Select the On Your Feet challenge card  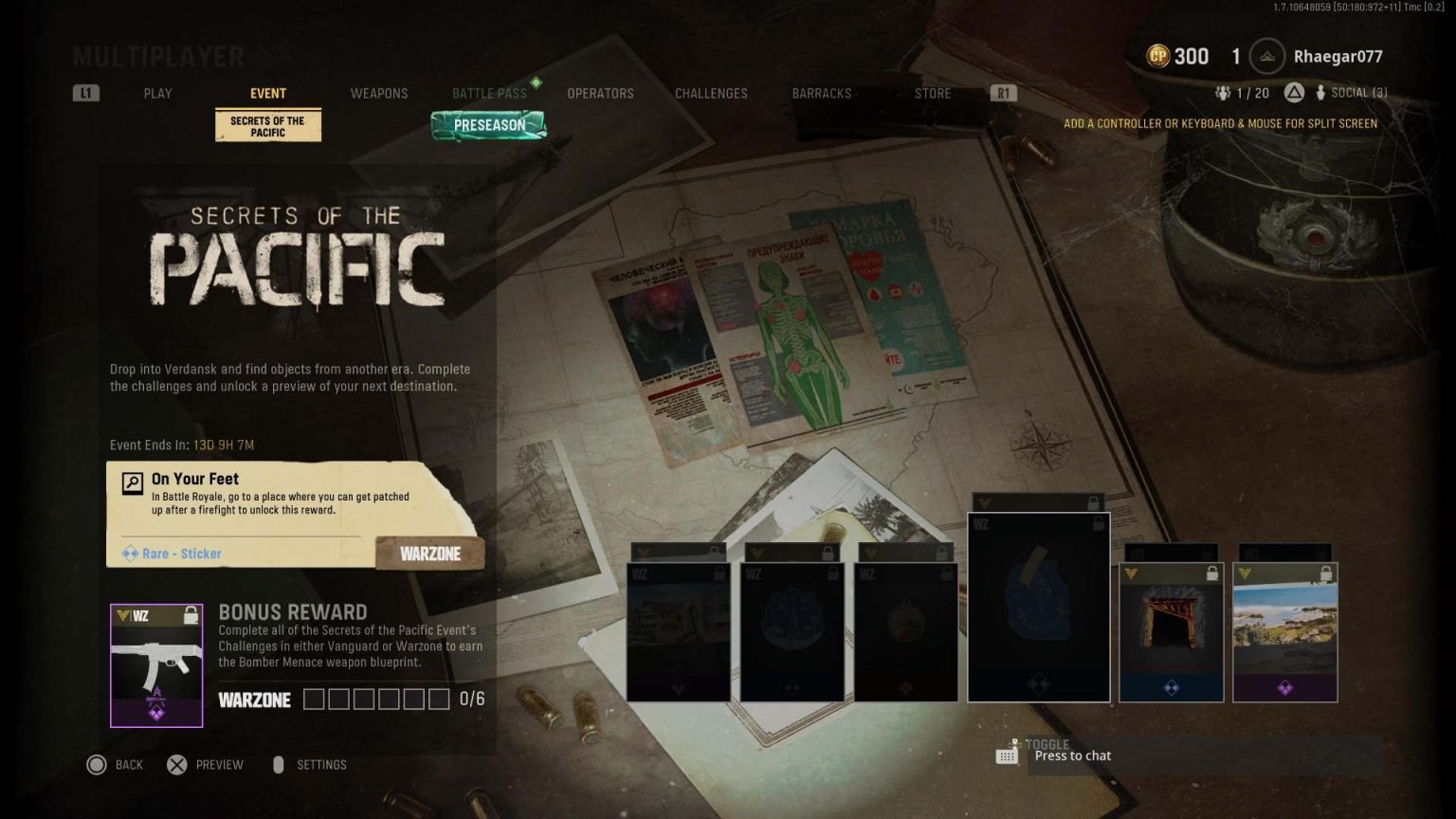point(294,514)
